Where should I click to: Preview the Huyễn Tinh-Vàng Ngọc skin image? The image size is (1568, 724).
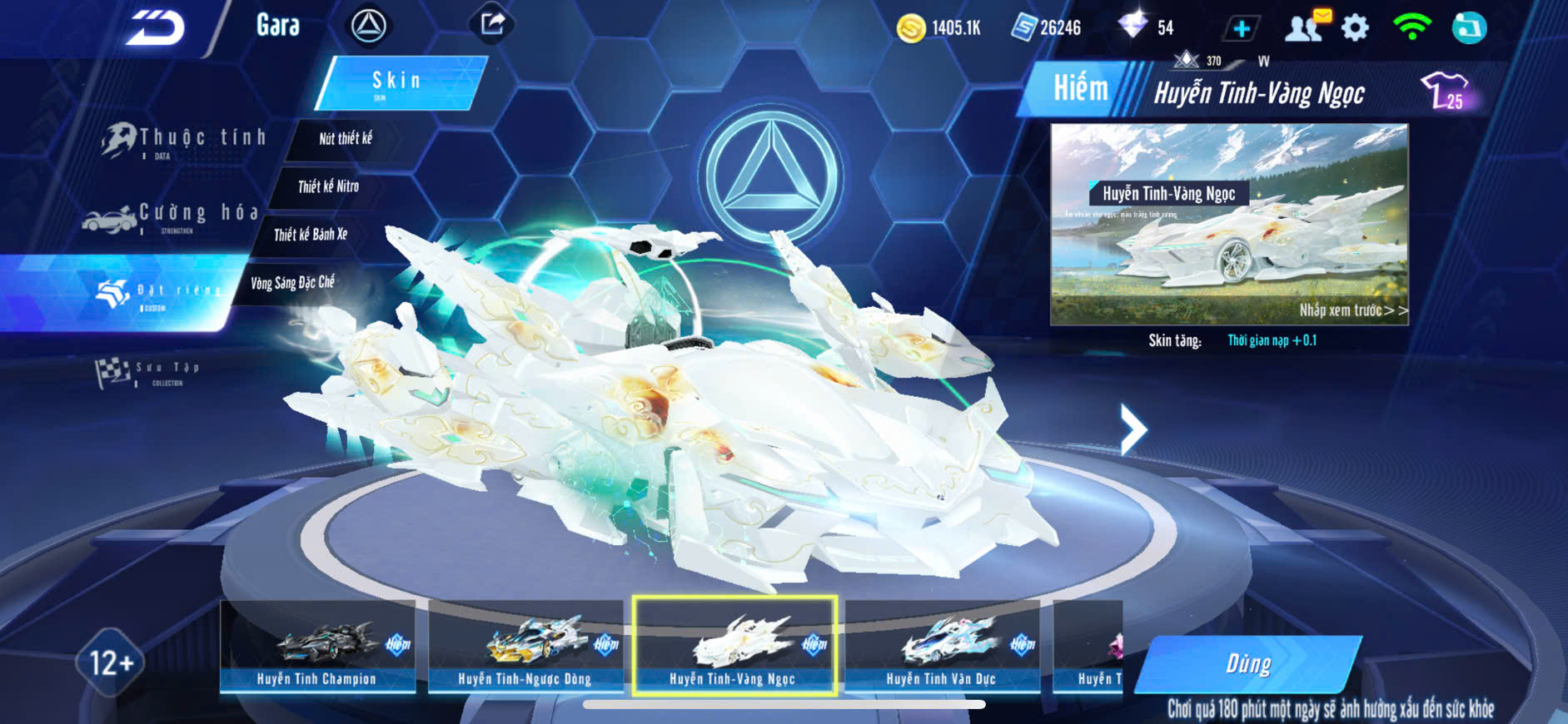point(1229,225)
